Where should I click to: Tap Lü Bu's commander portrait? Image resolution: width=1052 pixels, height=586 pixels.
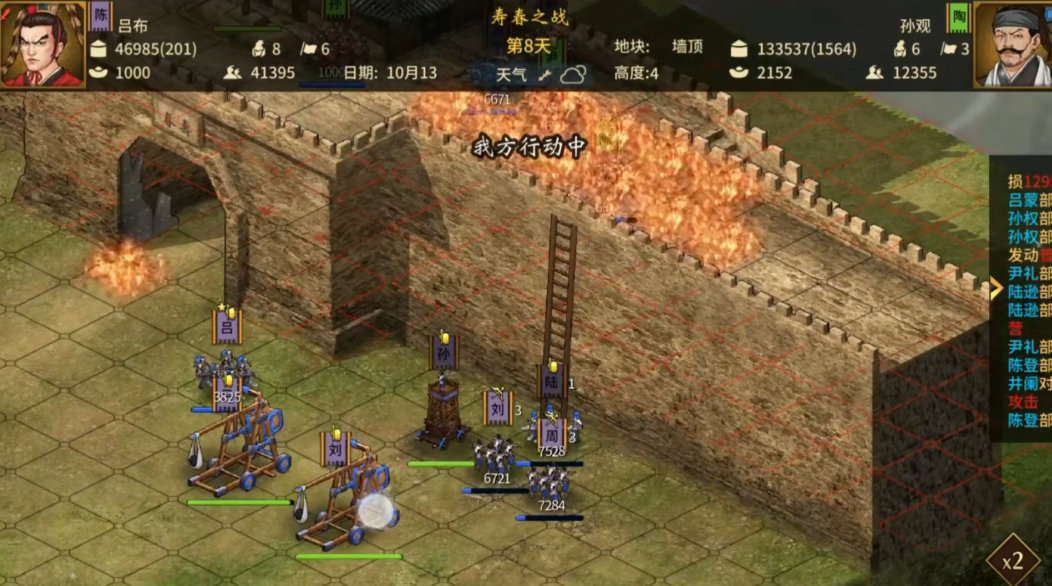42,44
